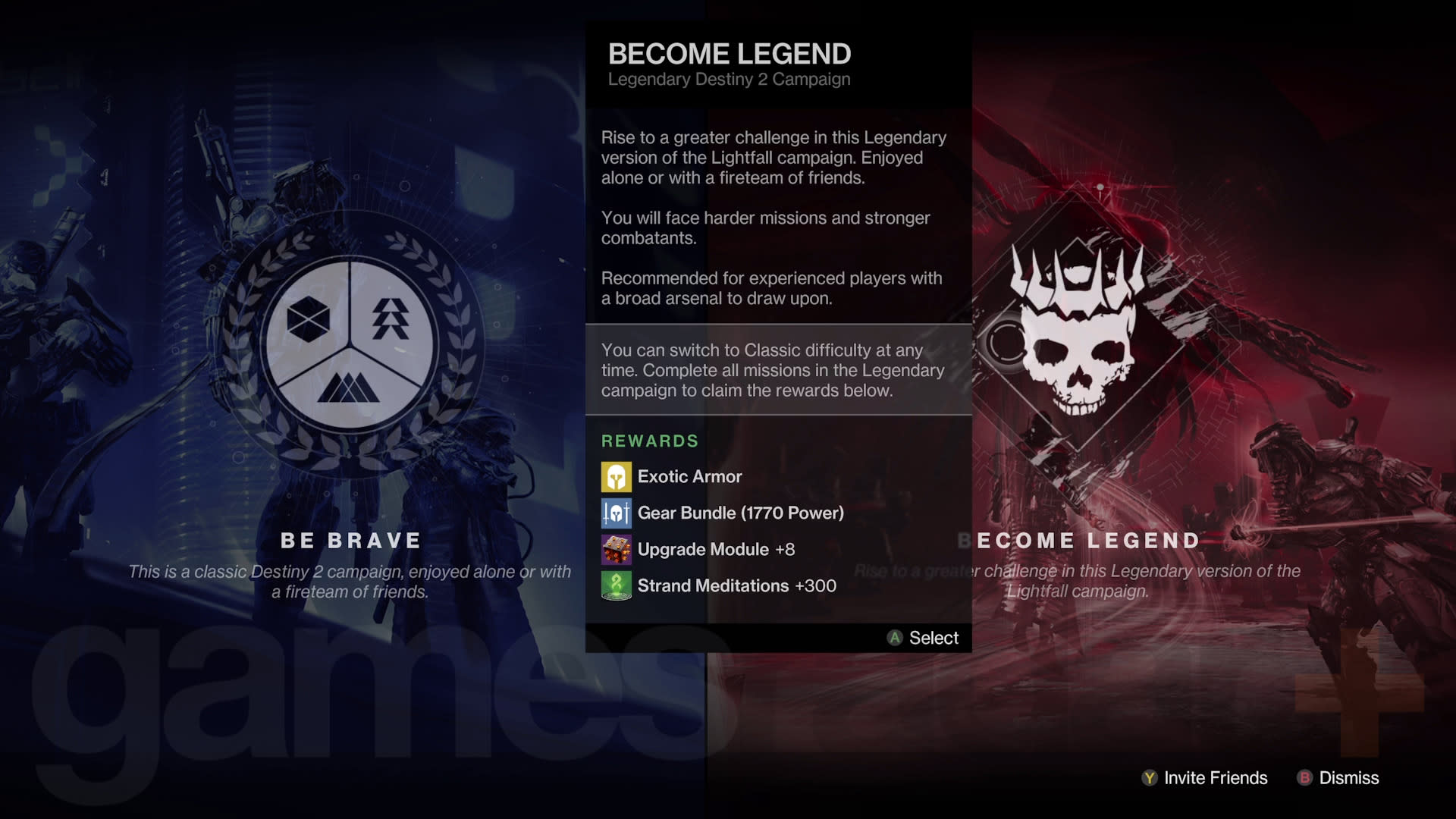Image resolution: width=1456 pixels, height=819 pixels.
Task: Click the Strand Meditations reward icon
Action: click(x=617, y=585)
